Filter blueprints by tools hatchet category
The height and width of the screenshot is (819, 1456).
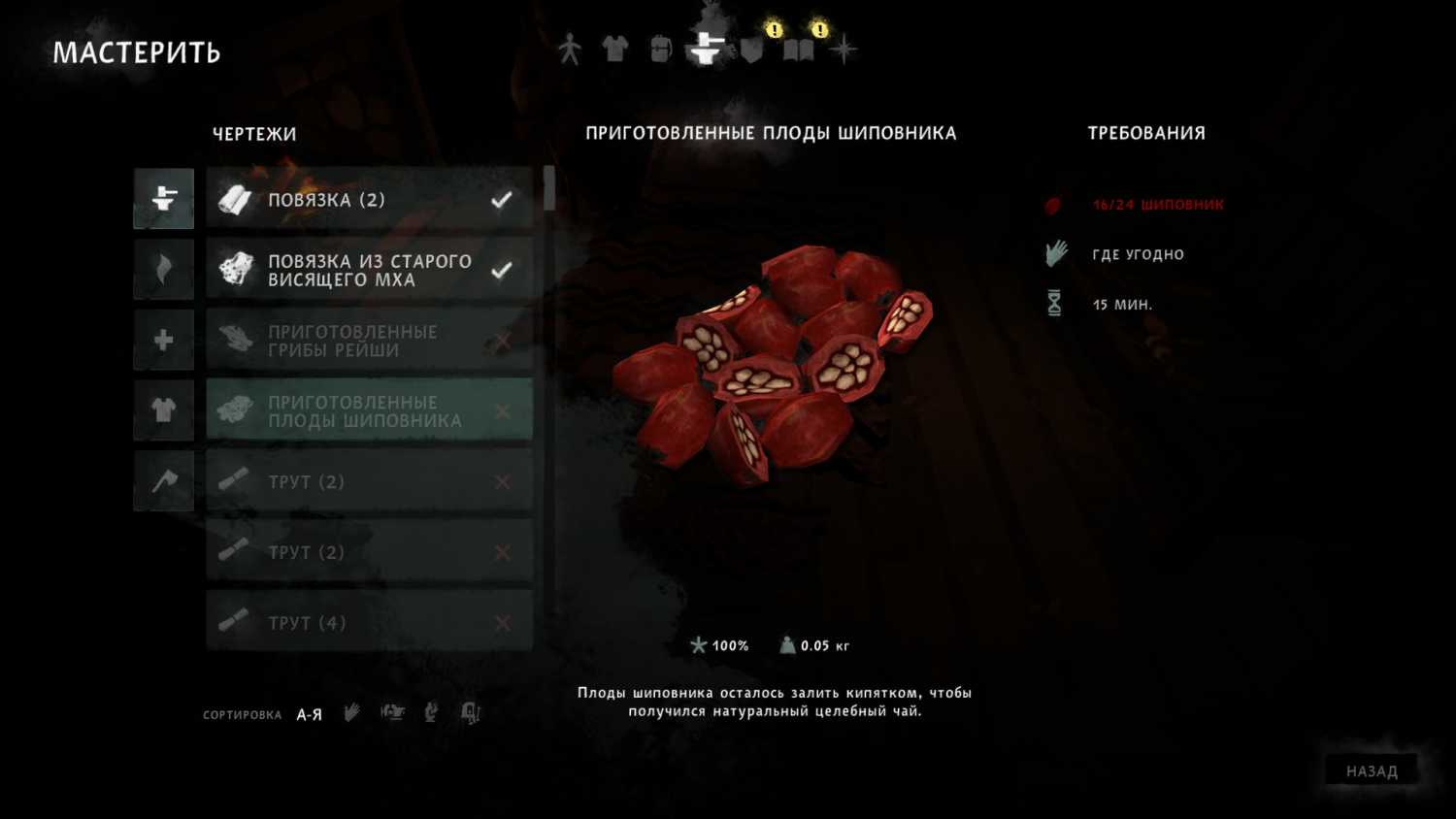[164, 480]
